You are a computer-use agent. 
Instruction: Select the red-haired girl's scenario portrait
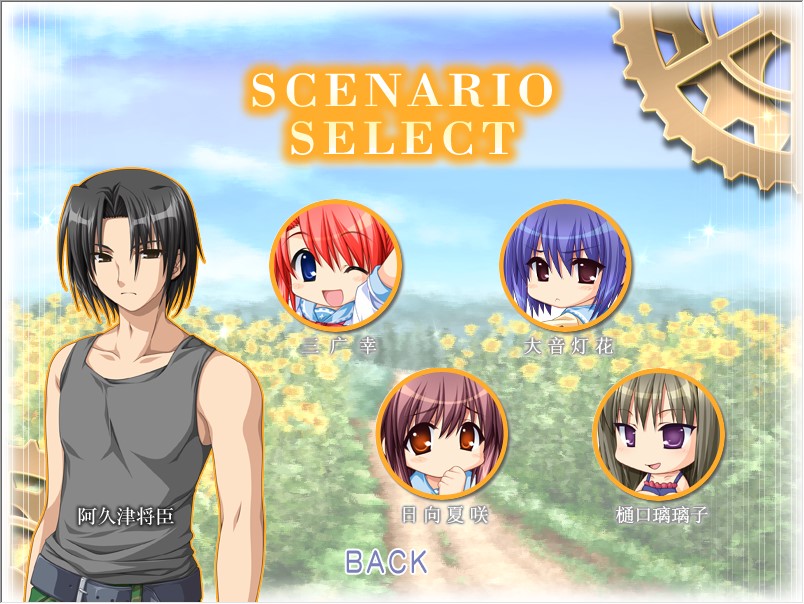click(336, 267)
